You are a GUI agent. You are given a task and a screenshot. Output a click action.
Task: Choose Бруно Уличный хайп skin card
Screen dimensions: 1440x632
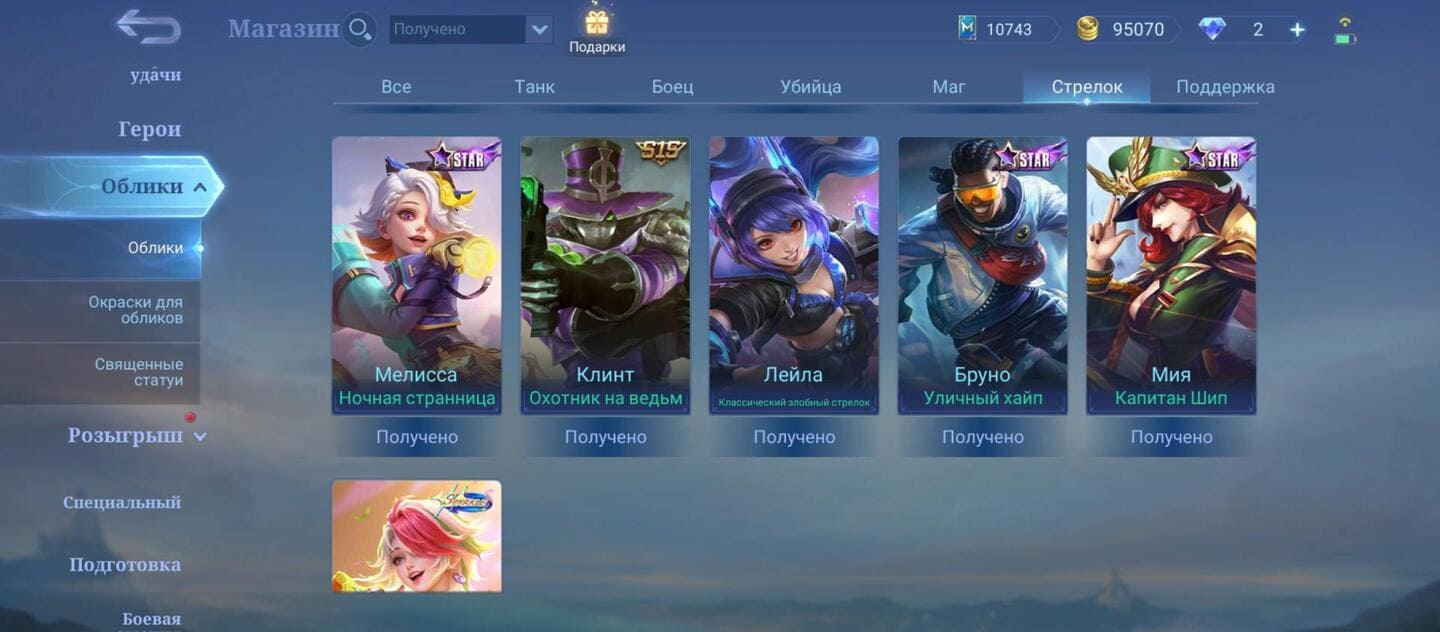tap(983, 275)
